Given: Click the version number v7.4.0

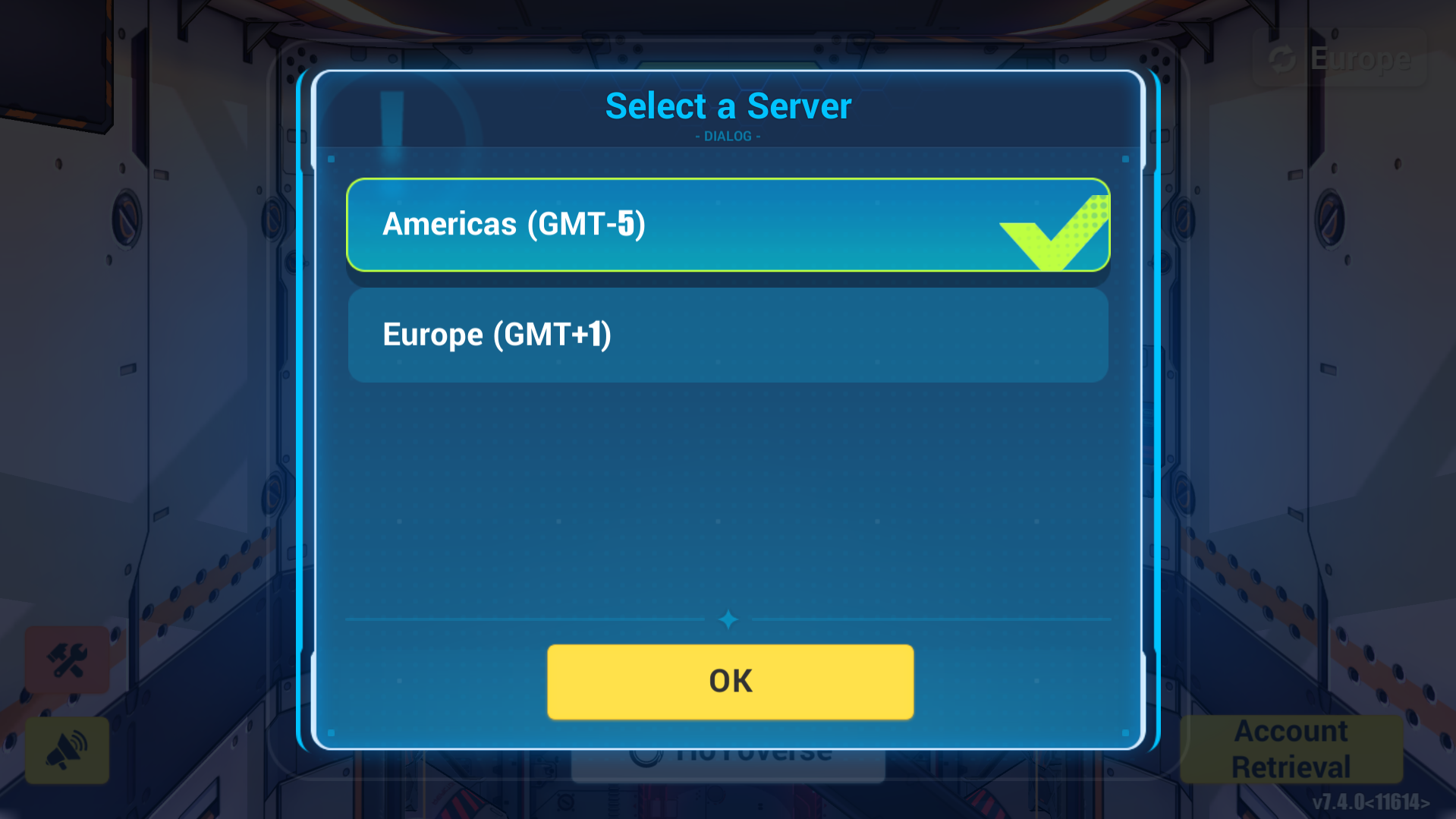Looking at the screenshot, I should 1370,799.
